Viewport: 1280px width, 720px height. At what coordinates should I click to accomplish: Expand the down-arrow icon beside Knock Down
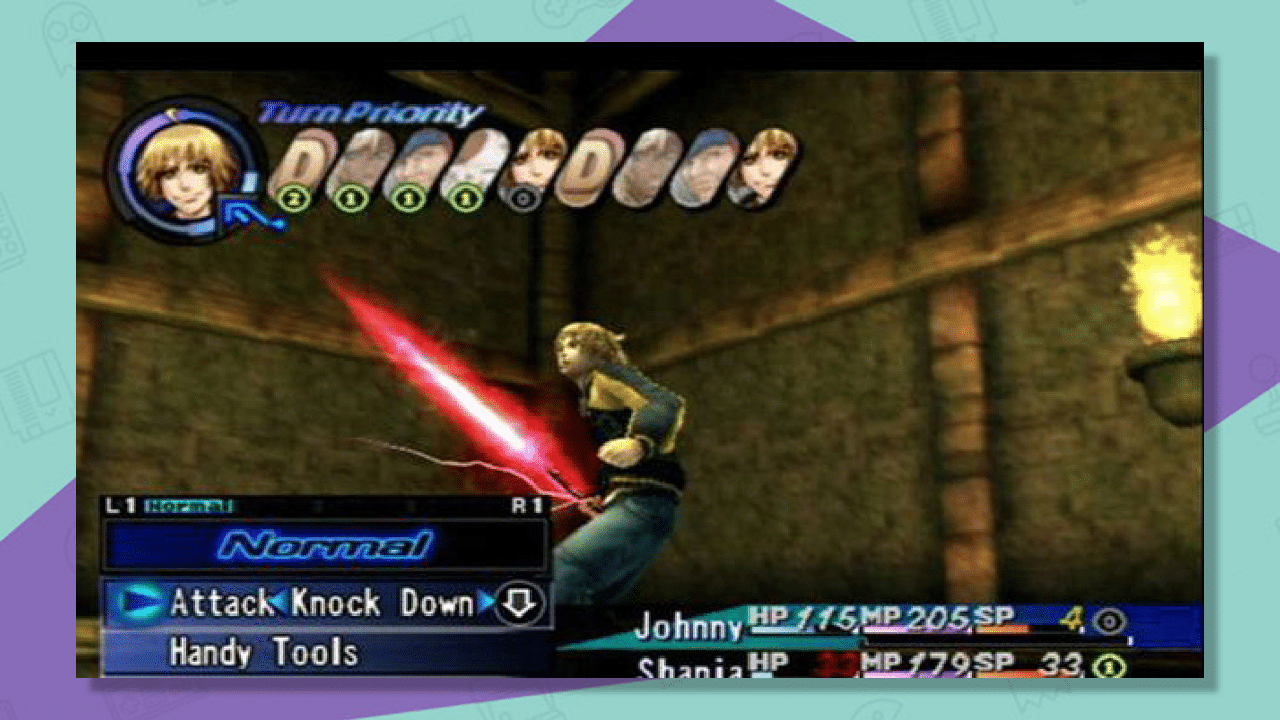point(520,603)
